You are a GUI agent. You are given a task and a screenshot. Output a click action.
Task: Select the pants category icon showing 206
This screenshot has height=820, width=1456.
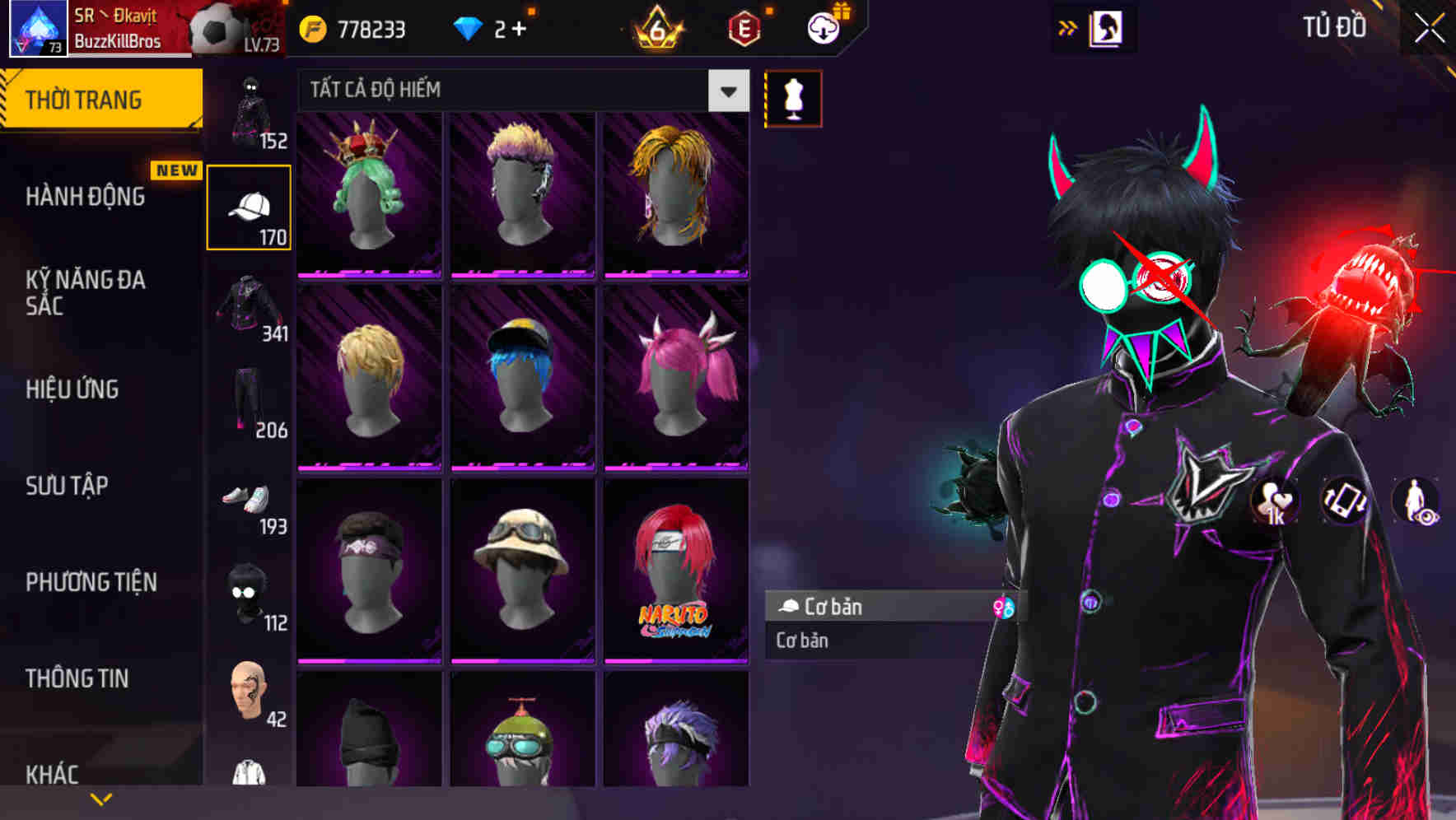[x=248, y=403]
